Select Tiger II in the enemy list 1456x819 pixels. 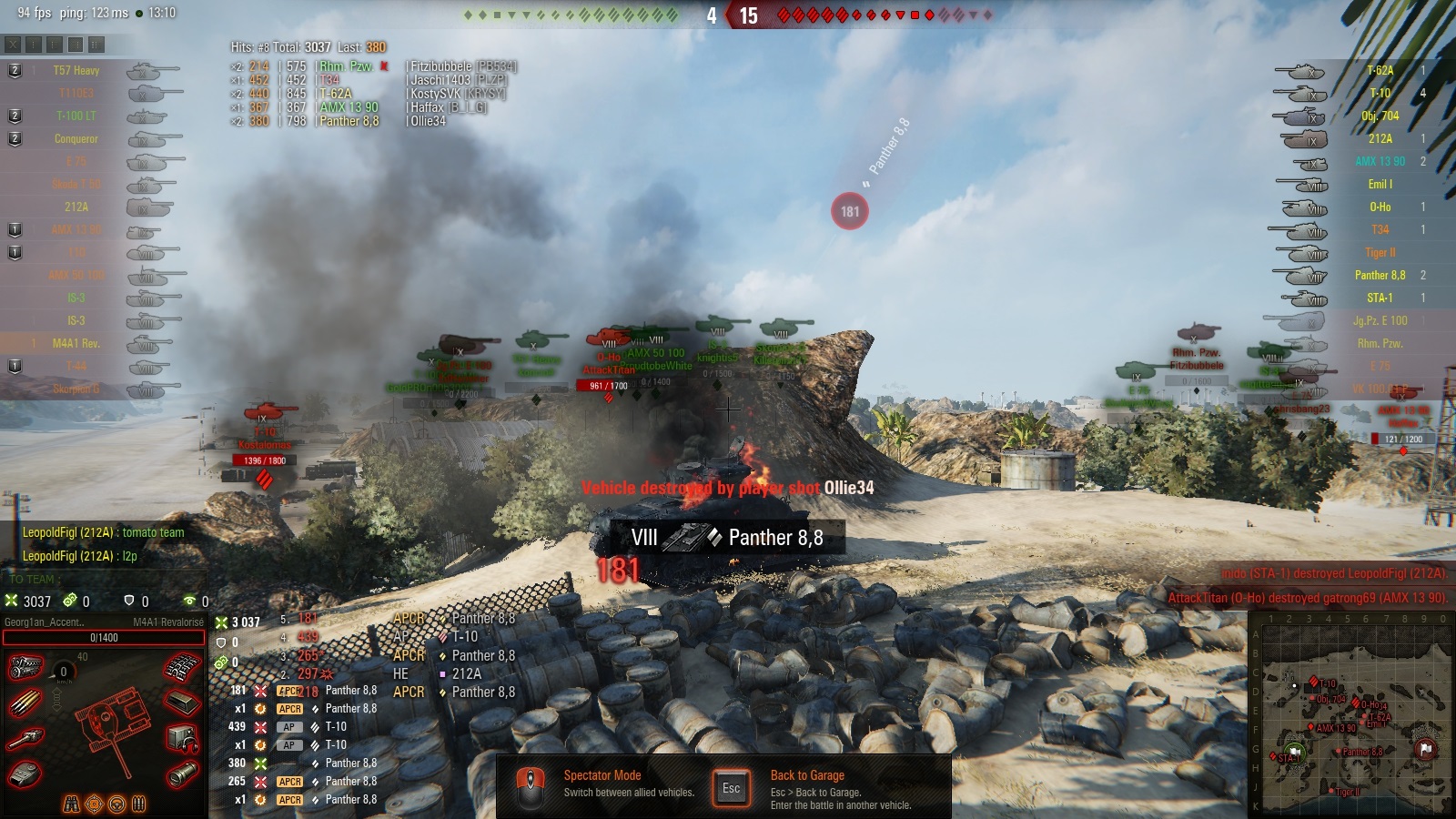(1380, 253)
